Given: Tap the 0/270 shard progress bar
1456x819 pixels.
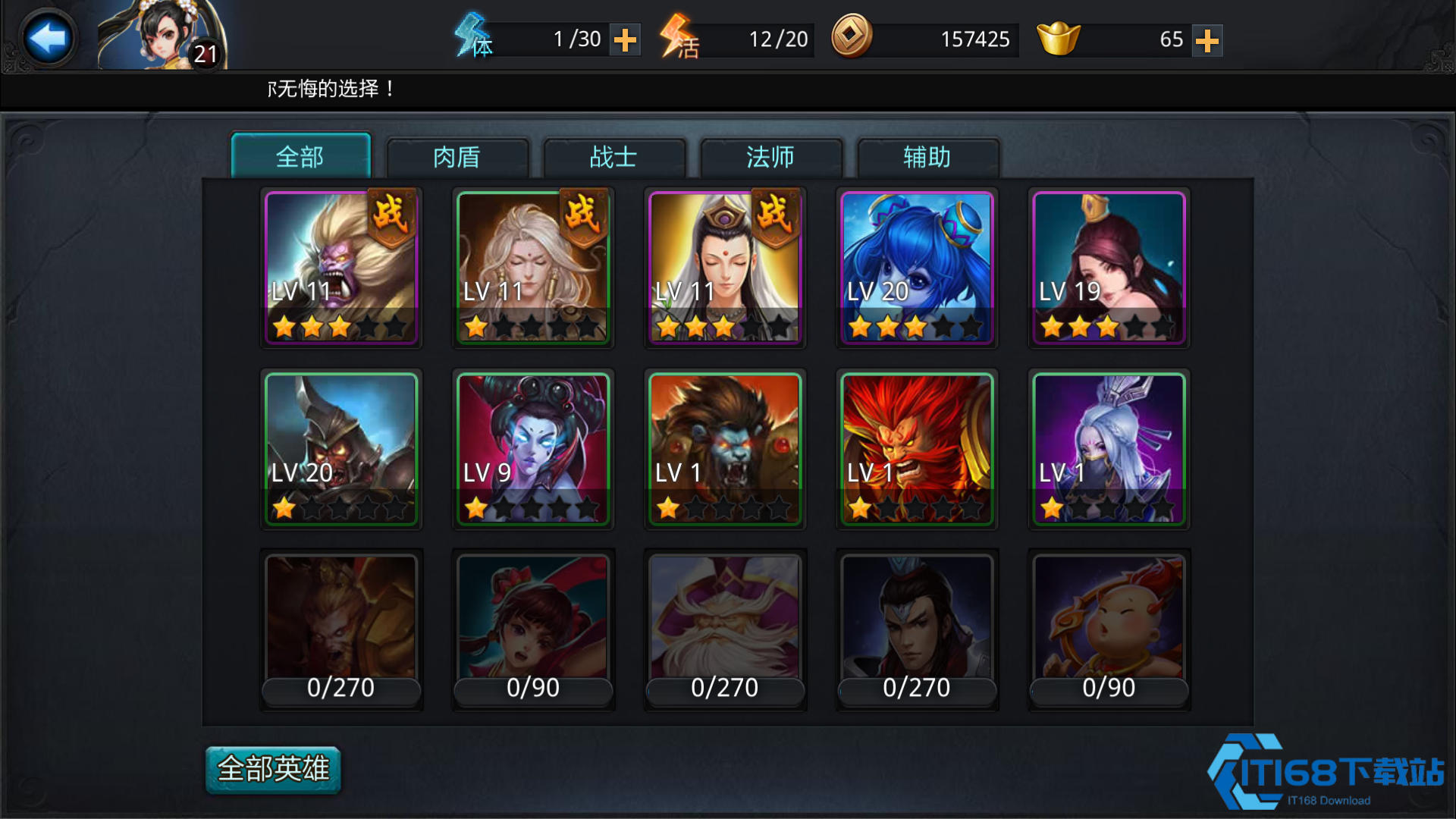Looking at the screenshot, I should [340, 688].
